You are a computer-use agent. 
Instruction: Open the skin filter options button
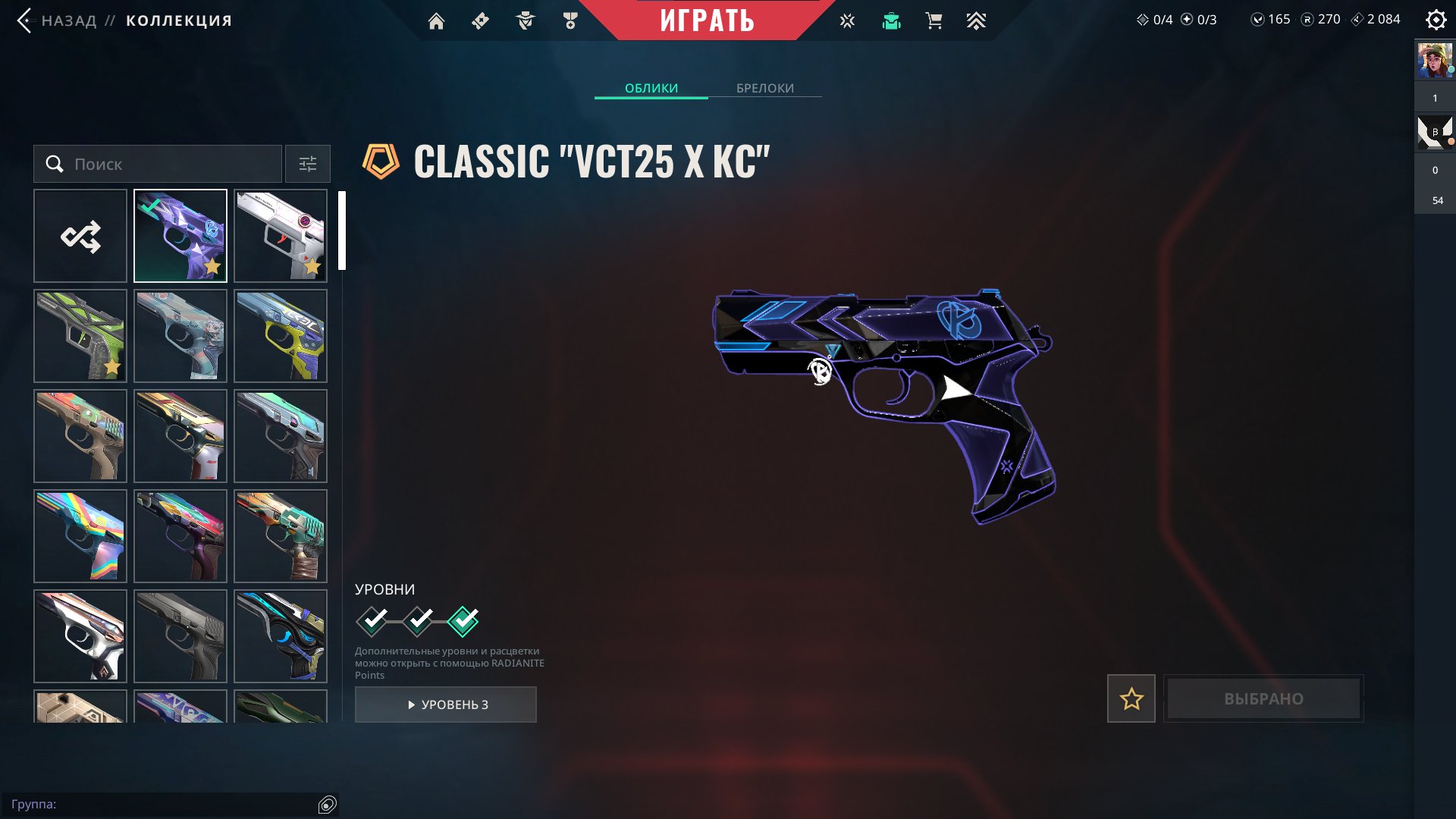(308, 164)
